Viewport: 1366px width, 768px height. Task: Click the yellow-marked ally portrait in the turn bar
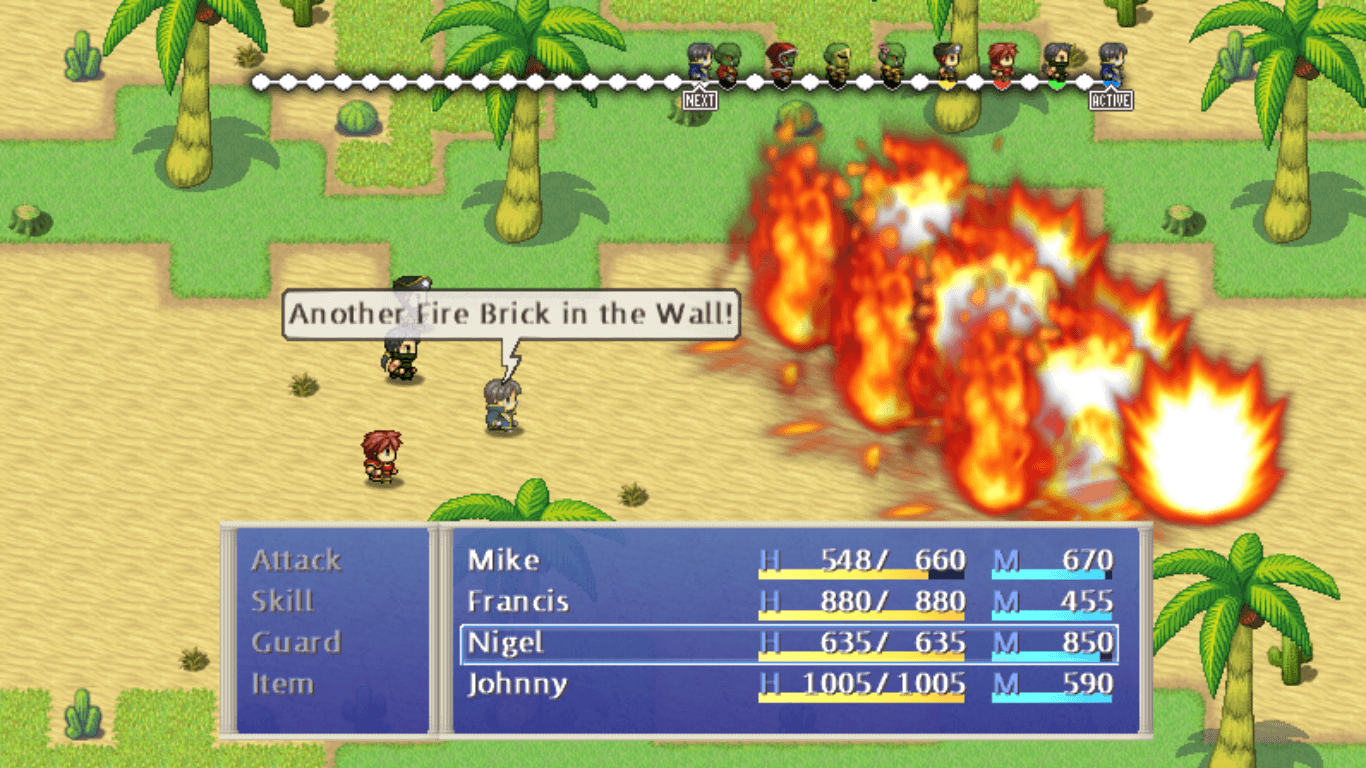pyautogui.click(x=946, y=62)
